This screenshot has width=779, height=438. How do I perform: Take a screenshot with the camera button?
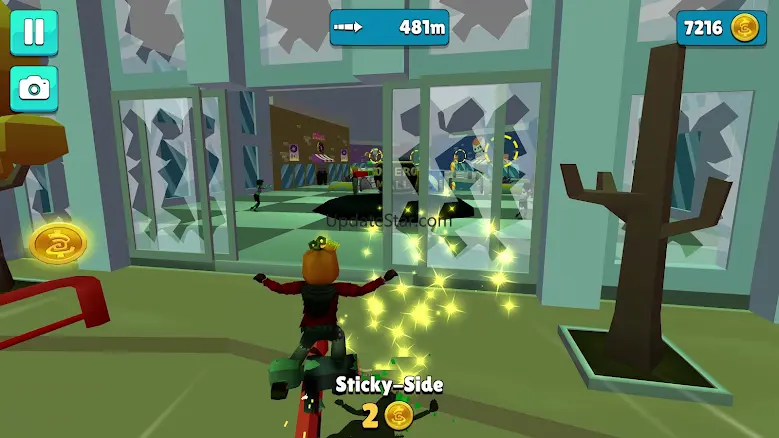(34, 89)
